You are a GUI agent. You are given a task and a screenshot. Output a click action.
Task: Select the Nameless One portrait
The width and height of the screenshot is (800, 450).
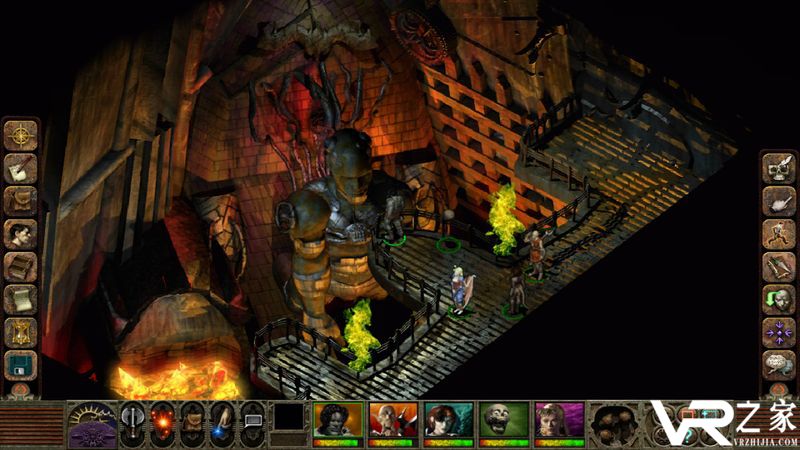click(x=337, y=421)
